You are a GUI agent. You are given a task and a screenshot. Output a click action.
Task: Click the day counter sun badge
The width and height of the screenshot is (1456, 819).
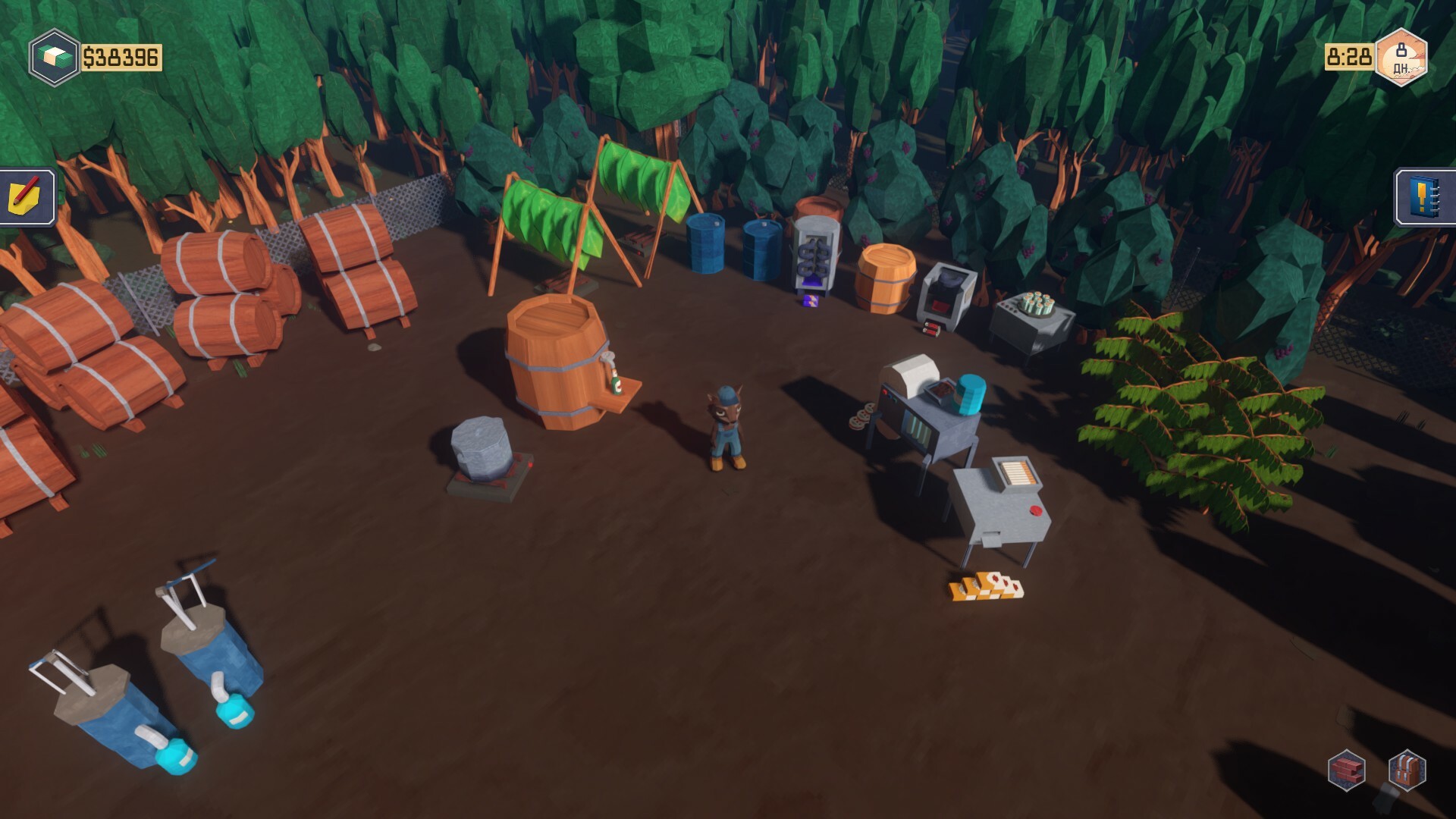click(x=1402, y=58)
